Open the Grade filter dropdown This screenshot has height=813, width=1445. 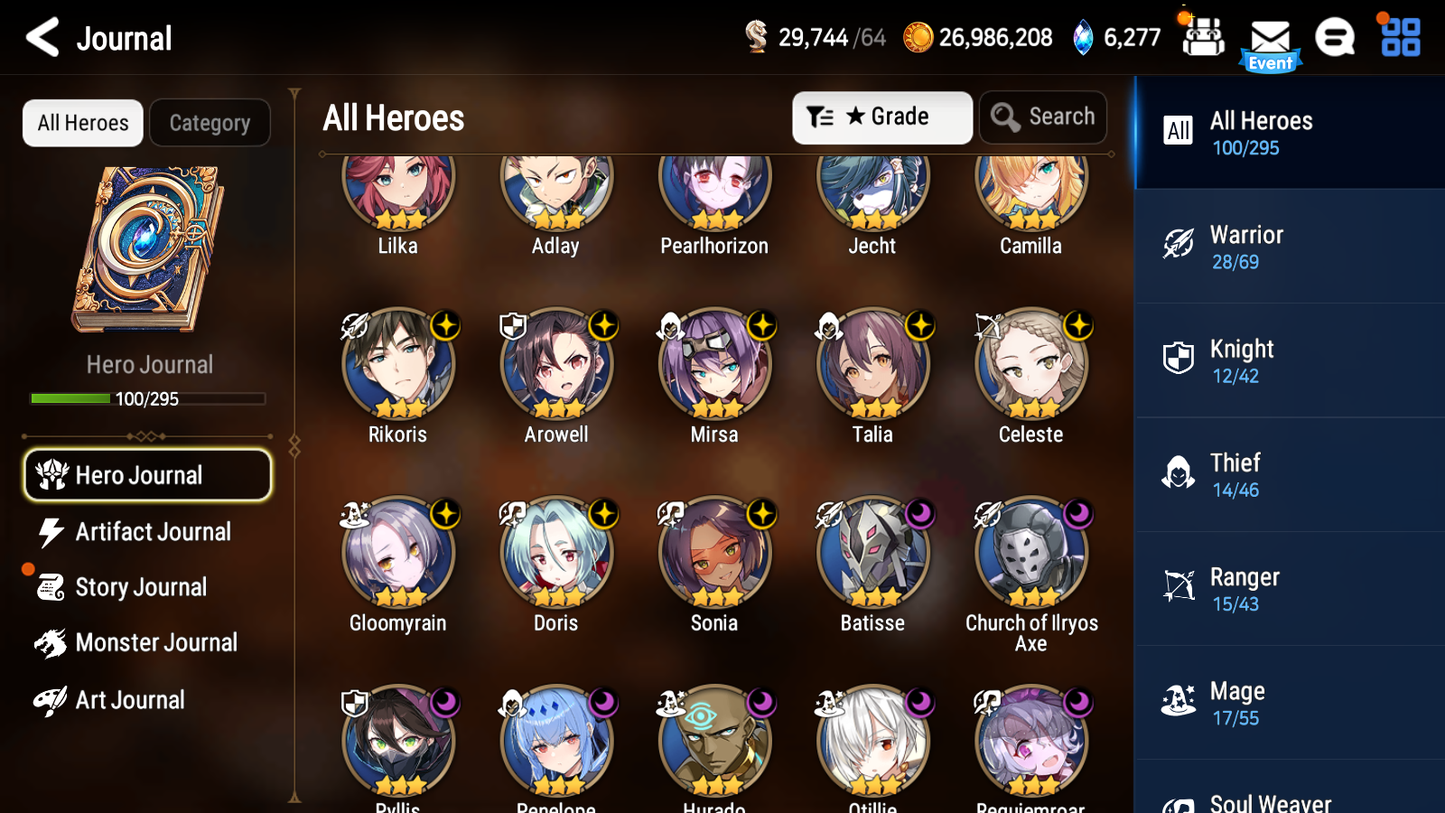pyautogui.click(x=882, y=117)
